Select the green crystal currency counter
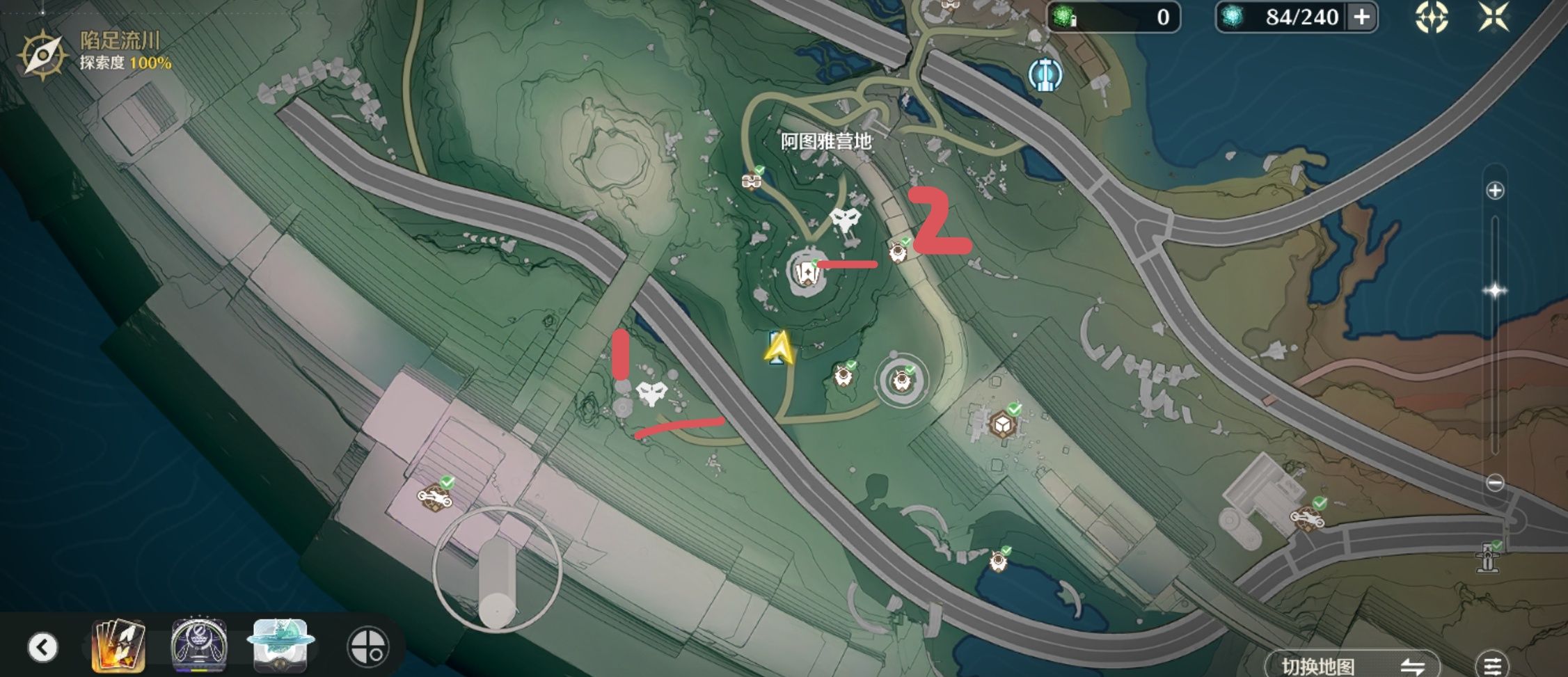 pyautogui.click(x=1114, y=17)
